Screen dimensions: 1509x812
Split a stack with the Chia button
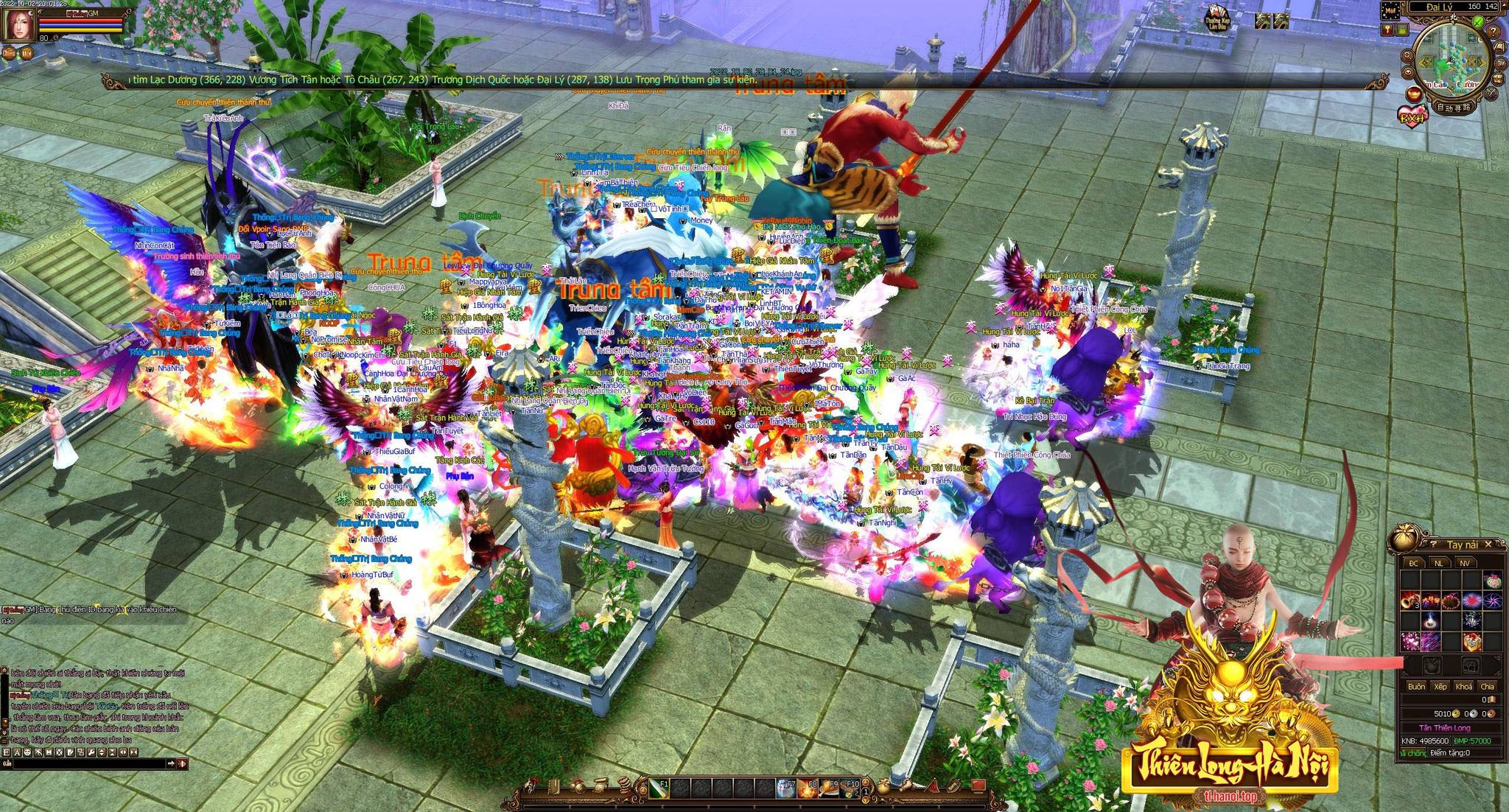tap(1487, 686)
